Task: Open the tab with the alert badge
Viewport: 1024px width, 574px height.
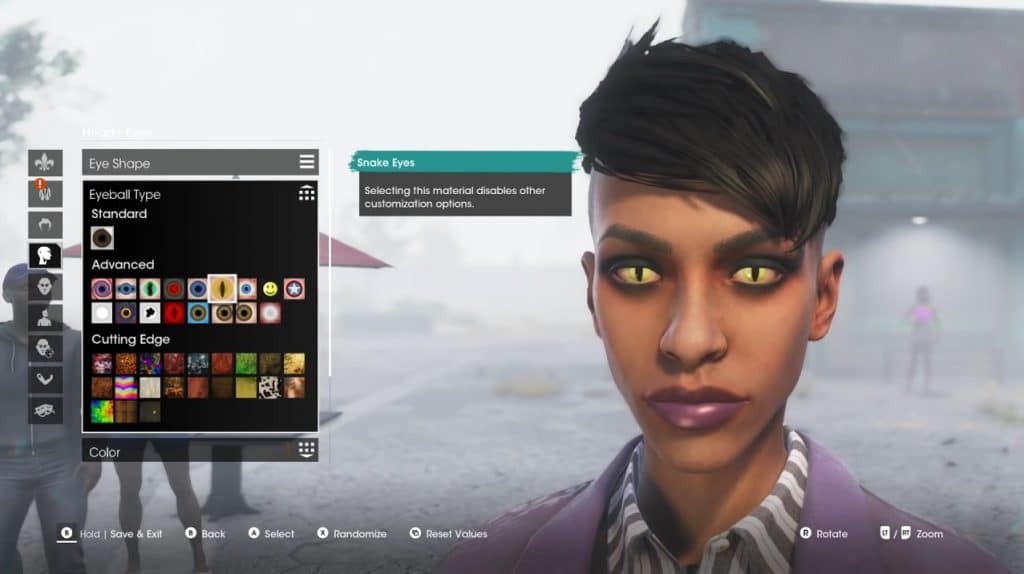Action: point(45,193)
